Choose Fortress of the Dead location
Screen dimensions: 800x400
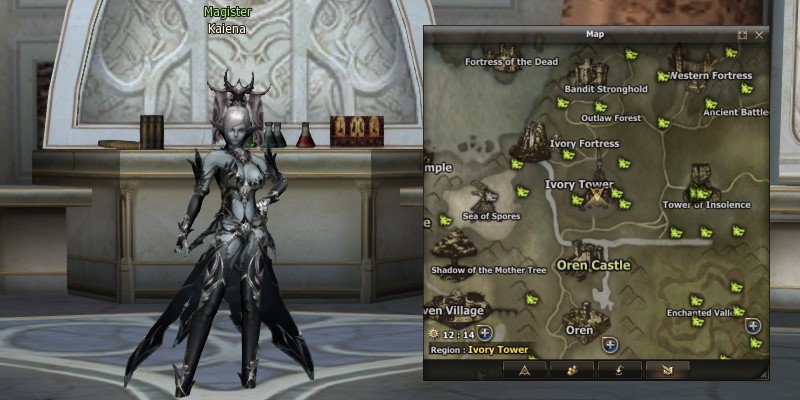coord(511,62)
